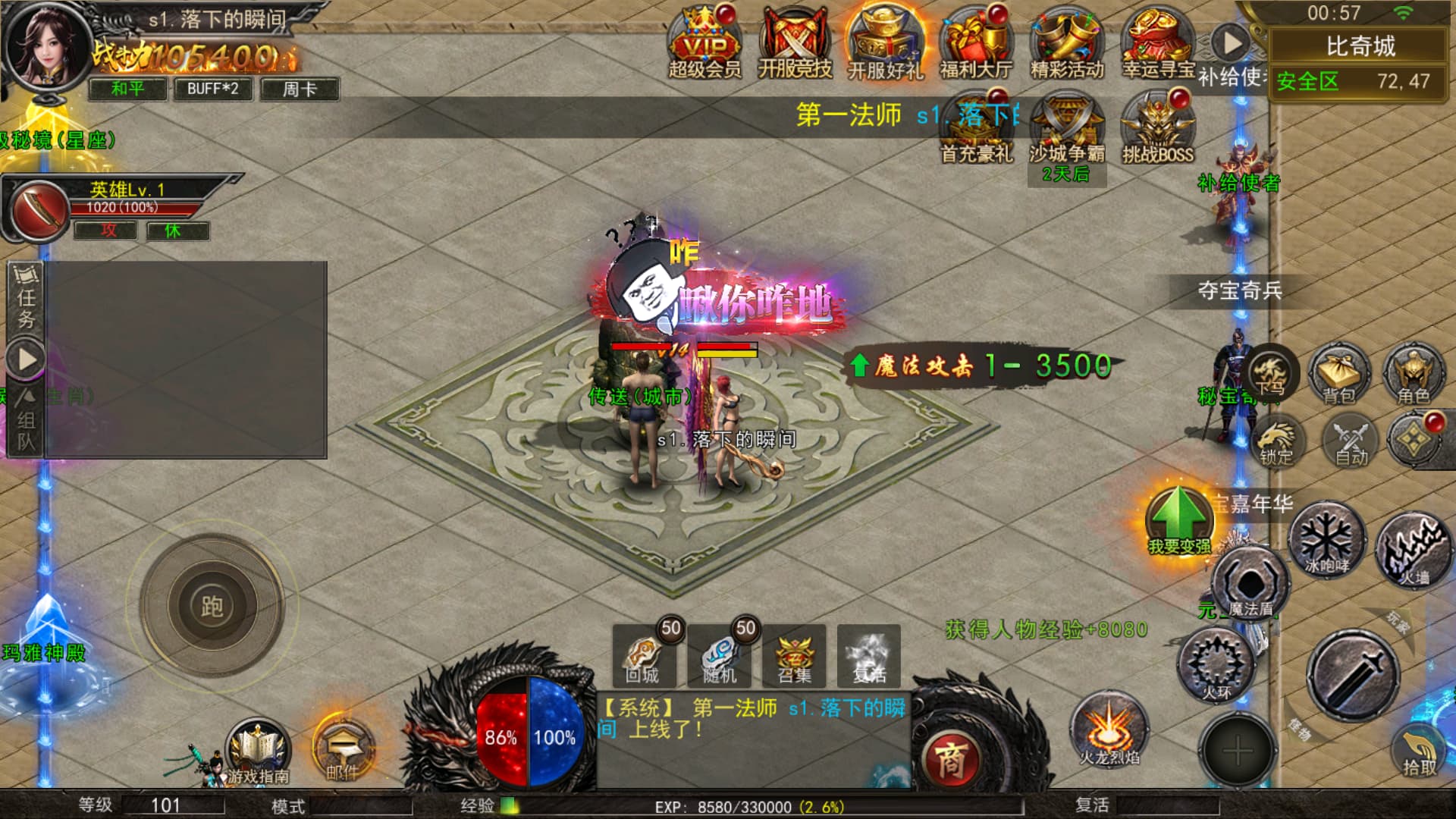Screen dimensions: 1456x819
Task: Cast the 火龙烈焰 skill
Action: point(1109,730)
